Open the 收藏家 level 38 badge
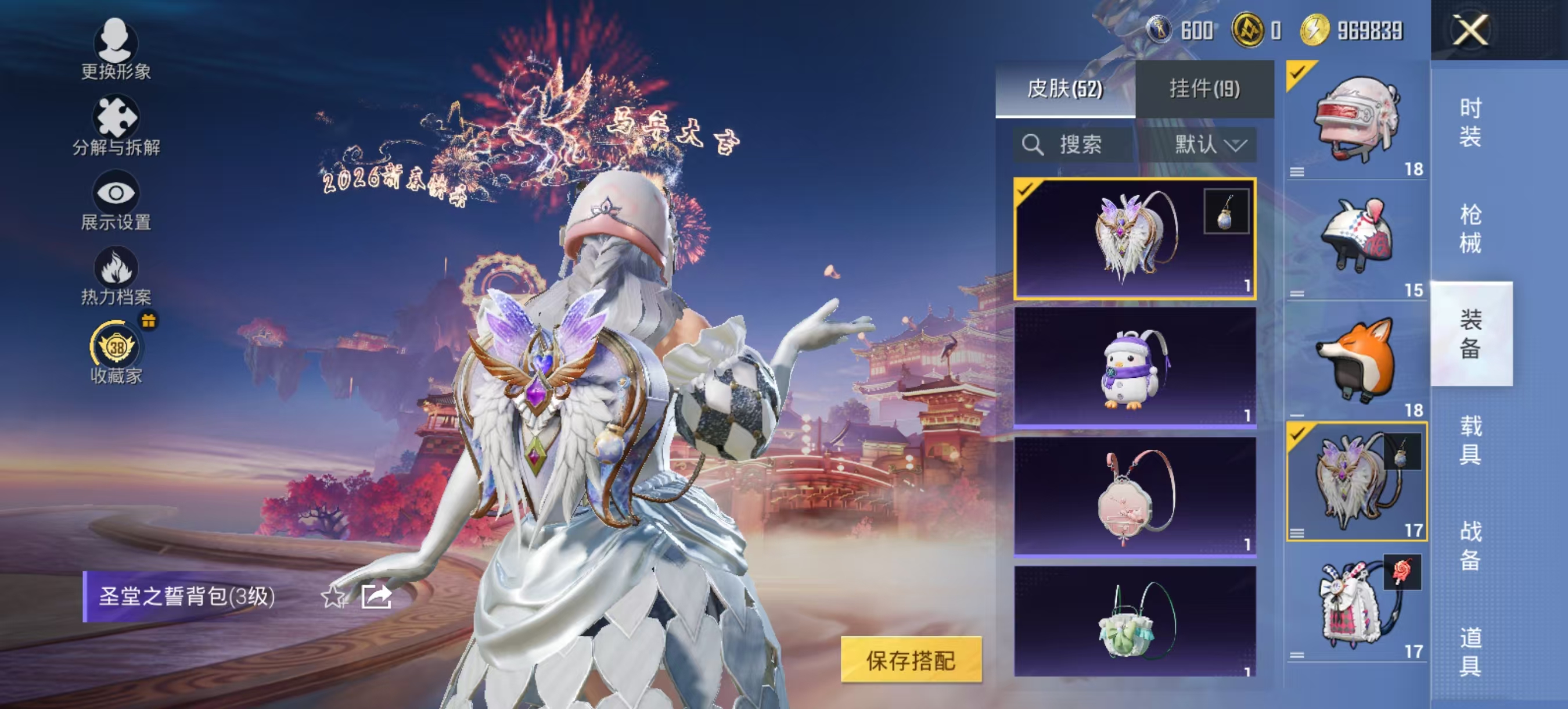 point(116,347)
